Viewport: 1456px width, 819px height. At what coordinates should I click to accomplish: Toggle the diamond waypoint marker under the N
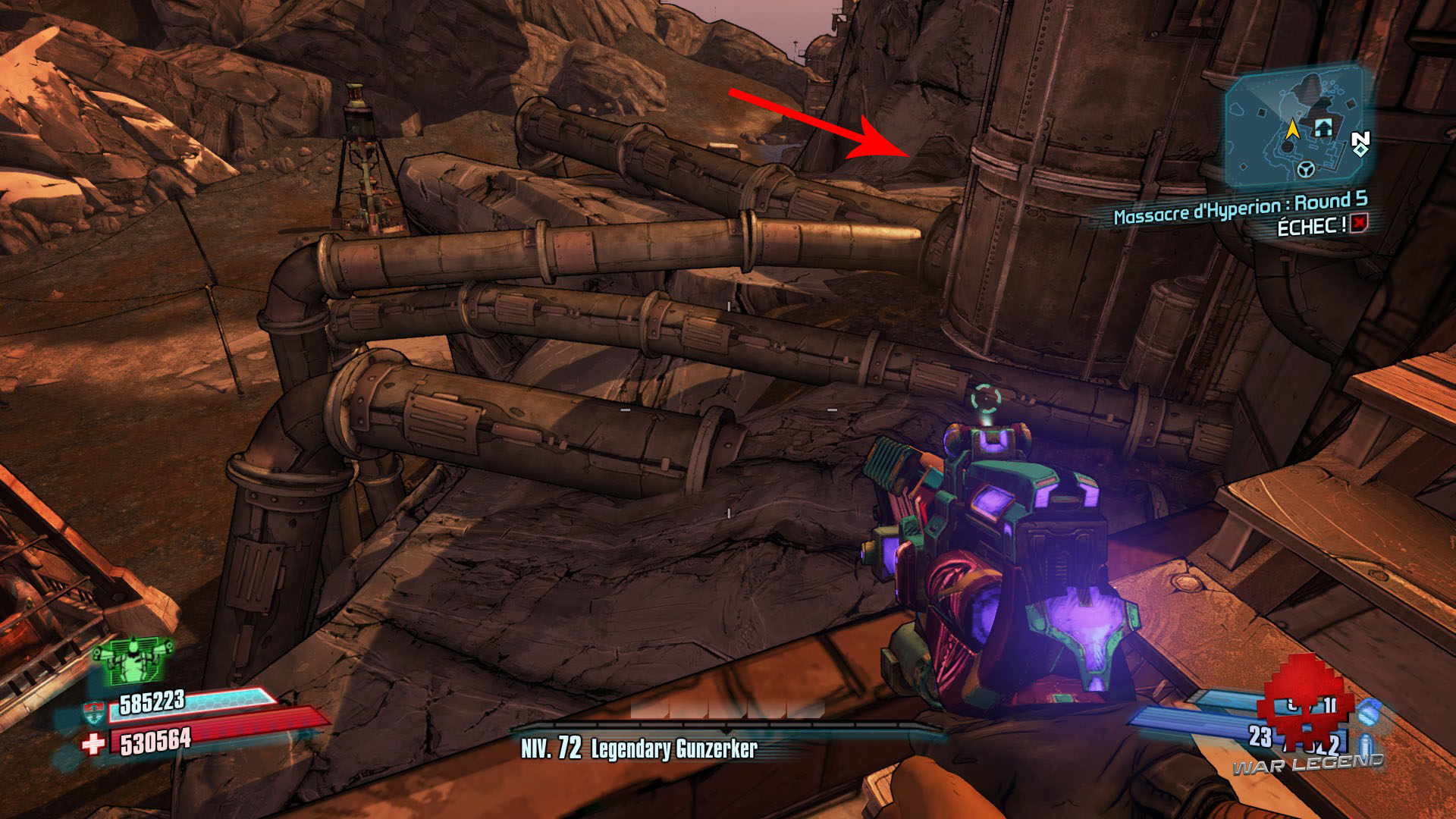pos(1360,150)
